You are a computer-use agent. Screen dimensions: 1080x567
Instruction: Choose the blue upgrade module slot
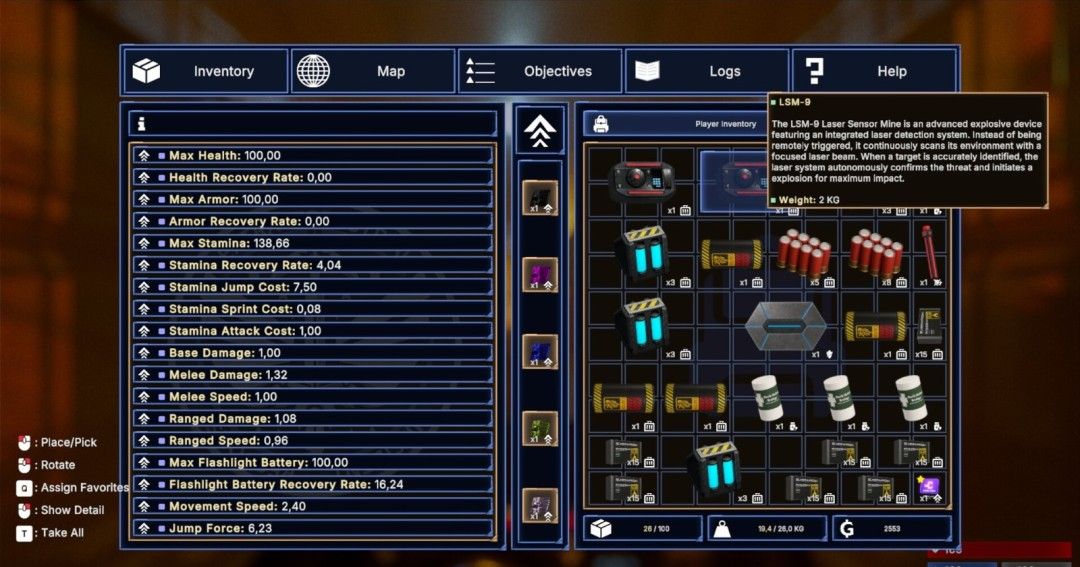[x=540, y=351]
